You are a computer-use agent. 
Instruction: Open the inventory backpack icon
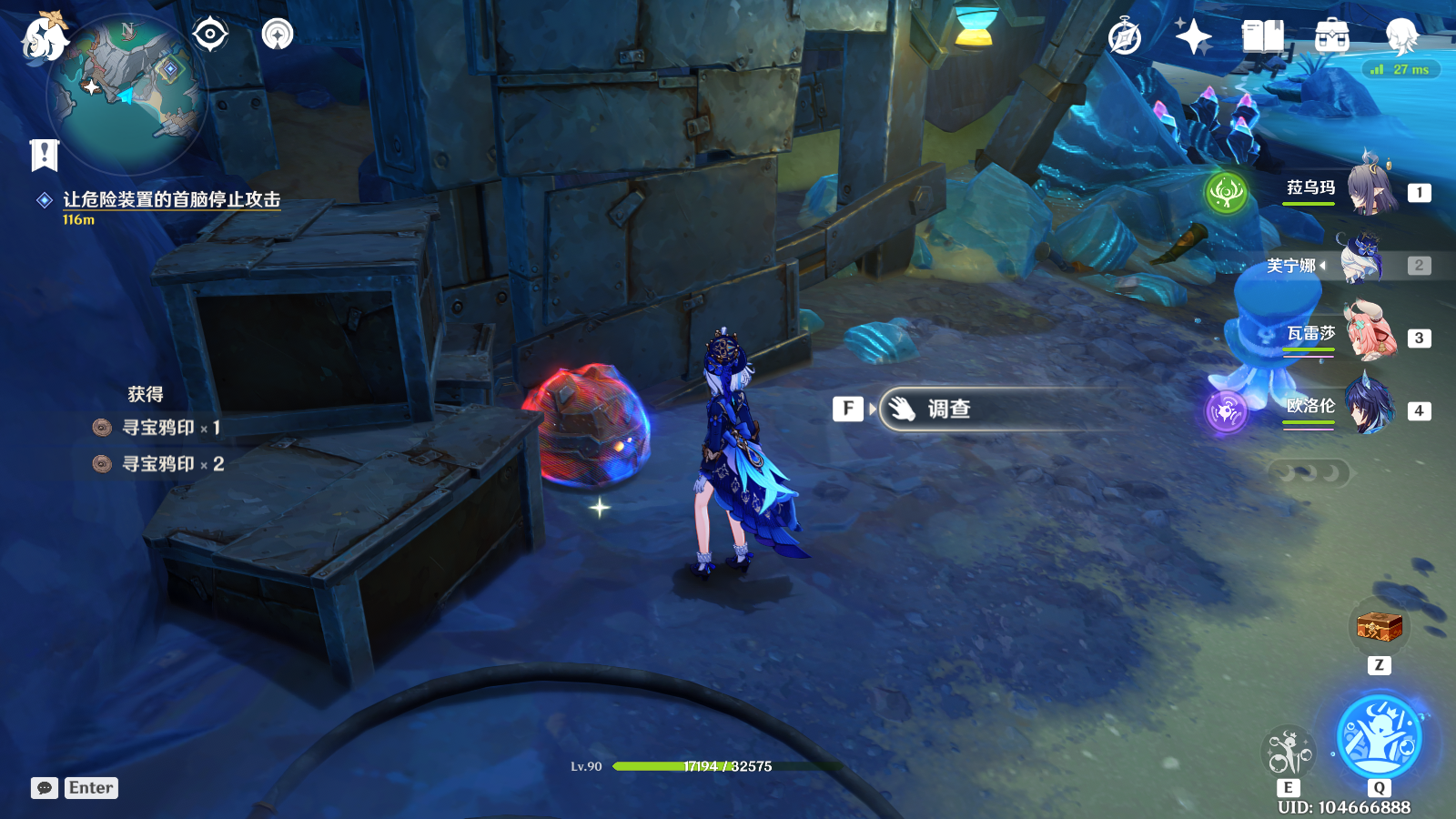click(1332, 38)
